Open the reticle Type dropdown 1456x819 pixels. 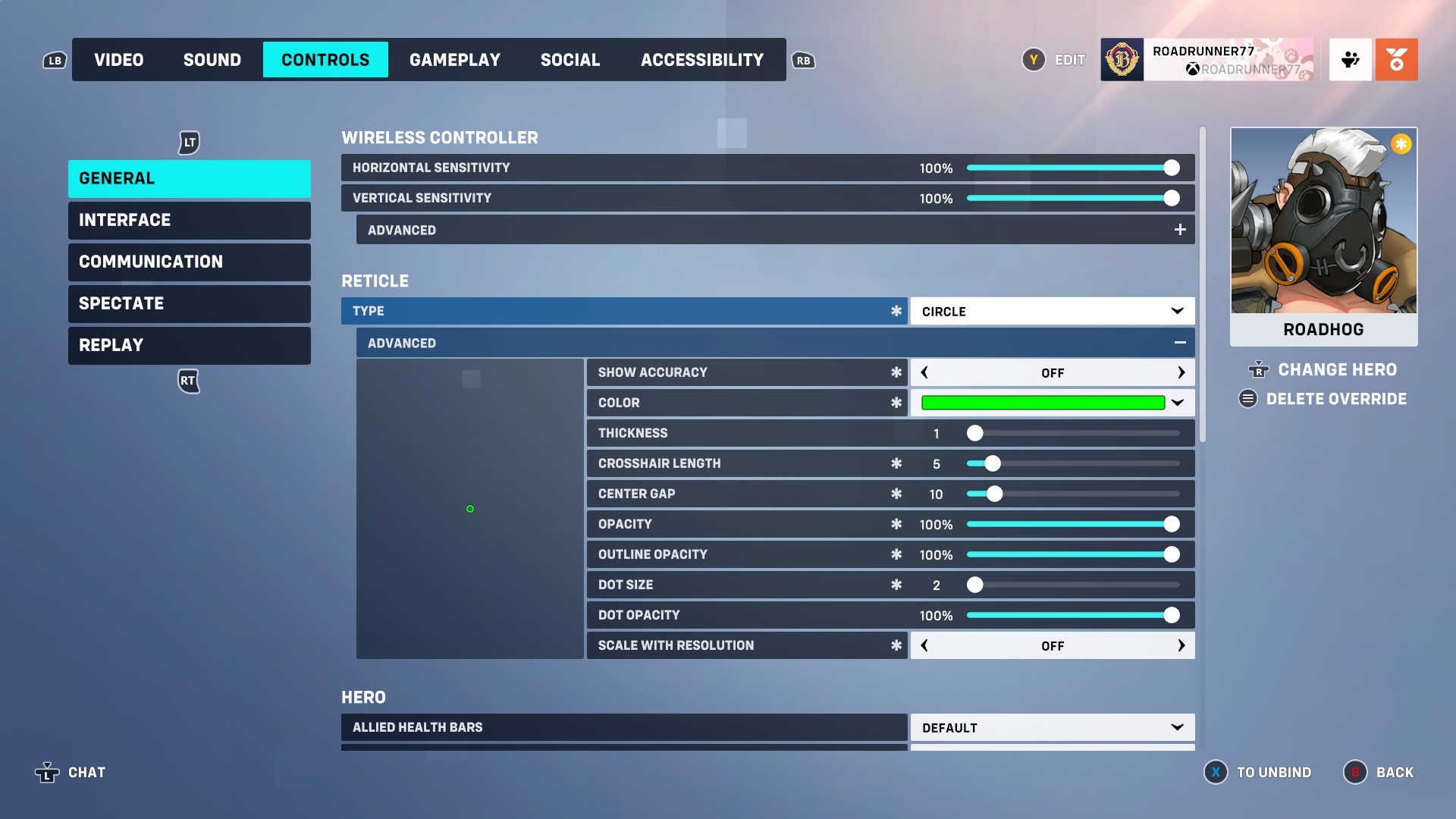tap(1052, 311)
